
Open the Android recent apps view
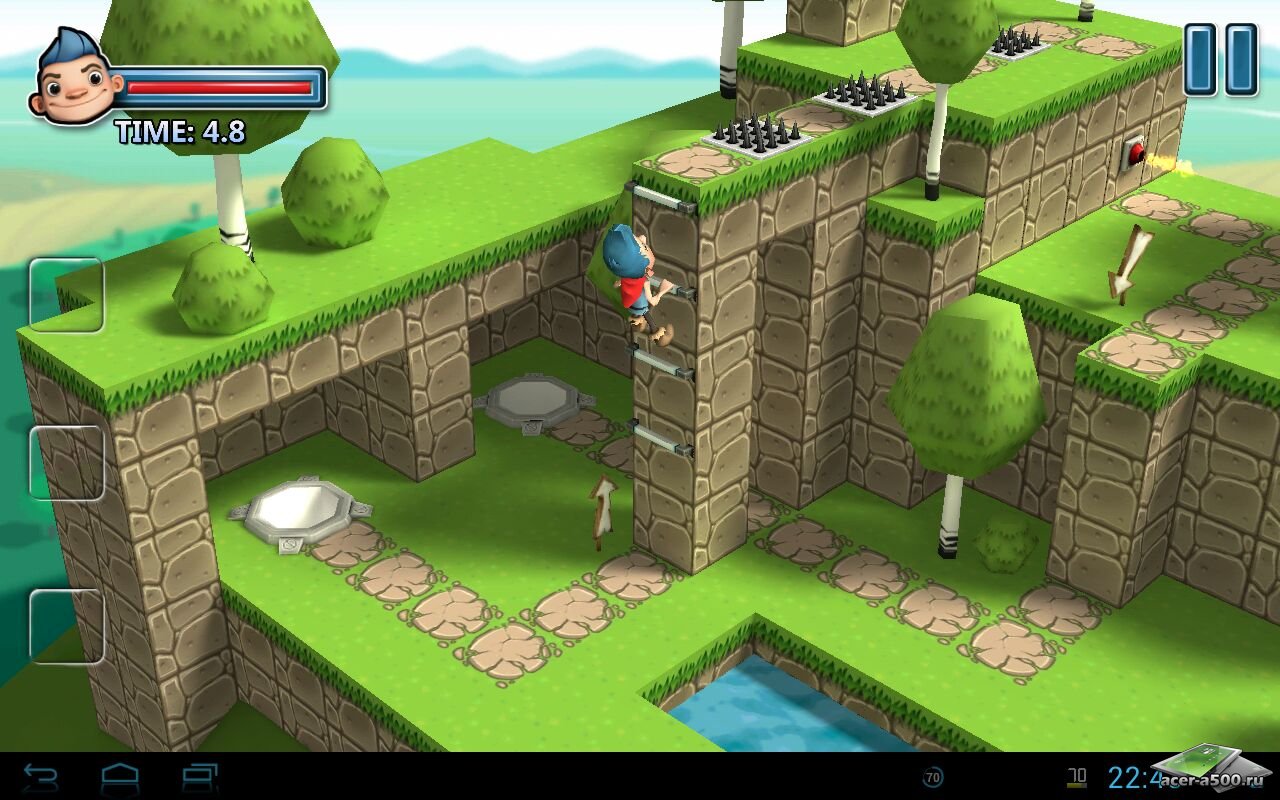(x=200, y=777)
